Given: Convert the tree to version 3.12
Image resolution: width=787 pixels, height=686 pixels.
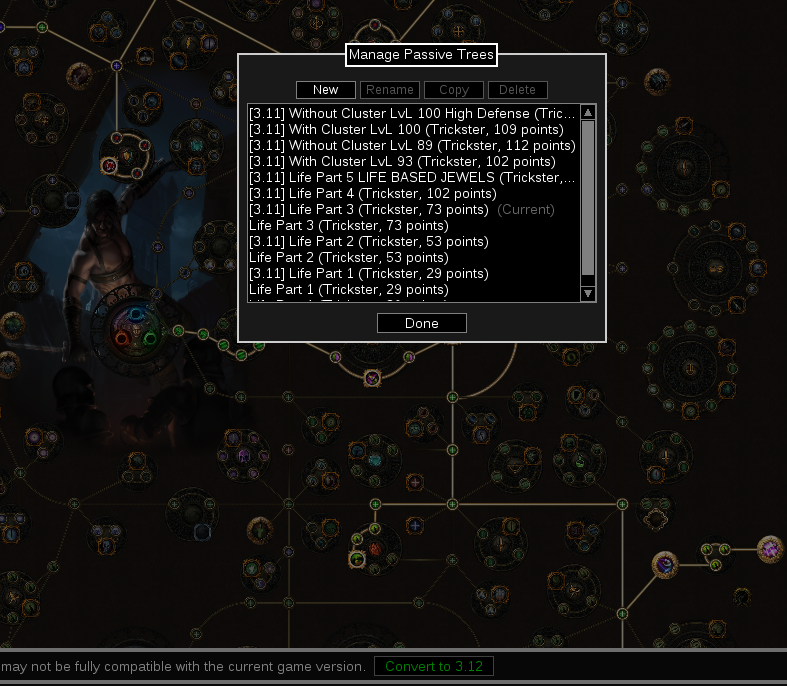Looking at the screenshot, I should 434,666.
